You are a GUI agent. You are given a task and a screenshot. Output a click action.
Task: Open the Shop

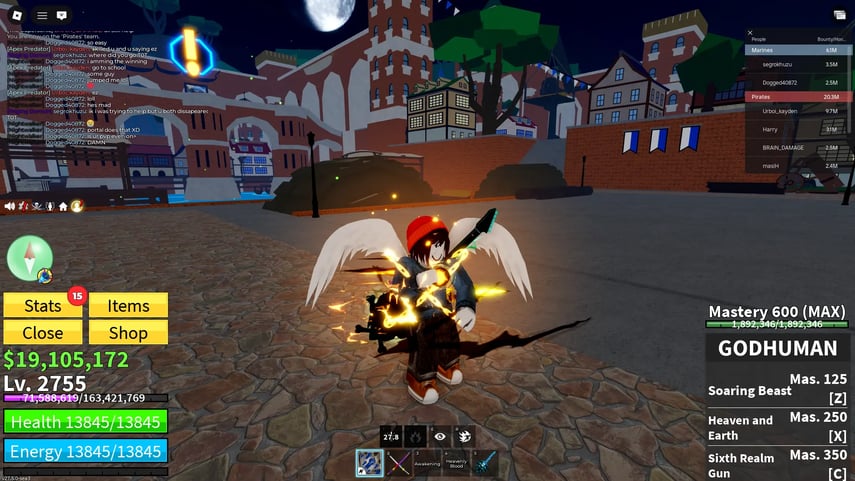(x=128, y=333)
